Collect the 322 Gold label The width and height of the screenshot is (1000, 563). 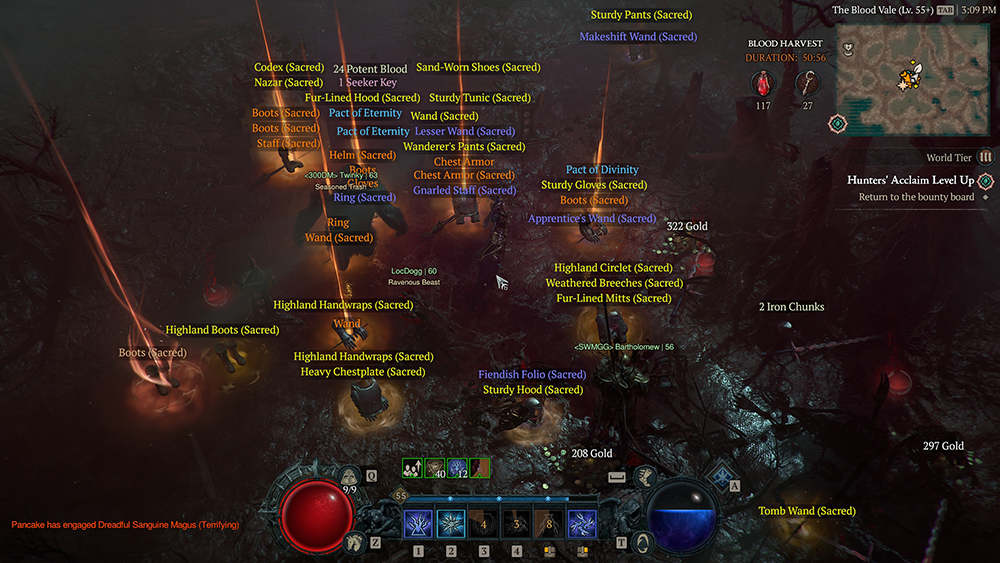pyautogui.click(x=687, y=227)
